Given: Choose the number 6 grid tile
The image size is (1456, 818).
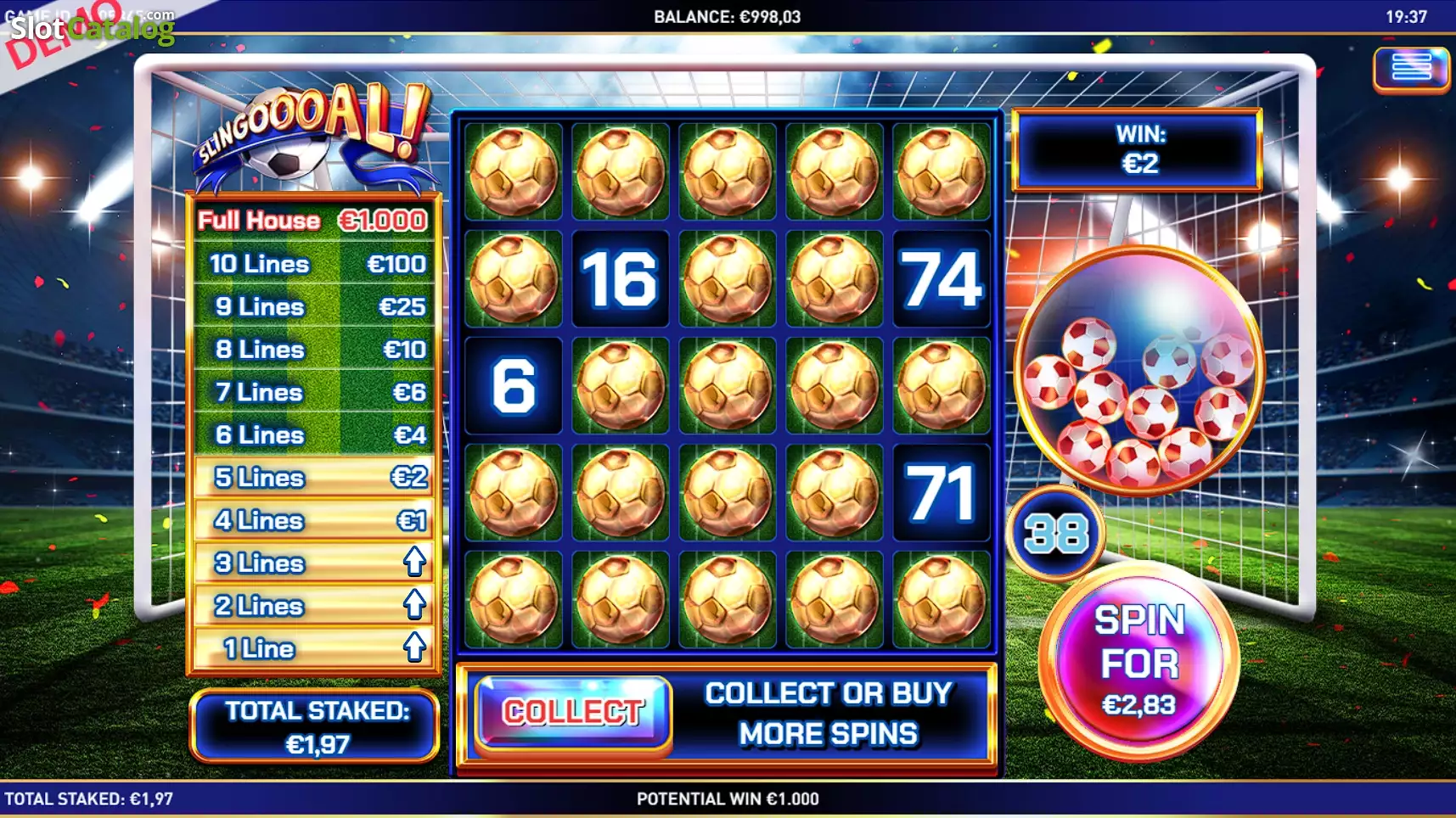Looking at the screenshot, I should click(513, 385).
